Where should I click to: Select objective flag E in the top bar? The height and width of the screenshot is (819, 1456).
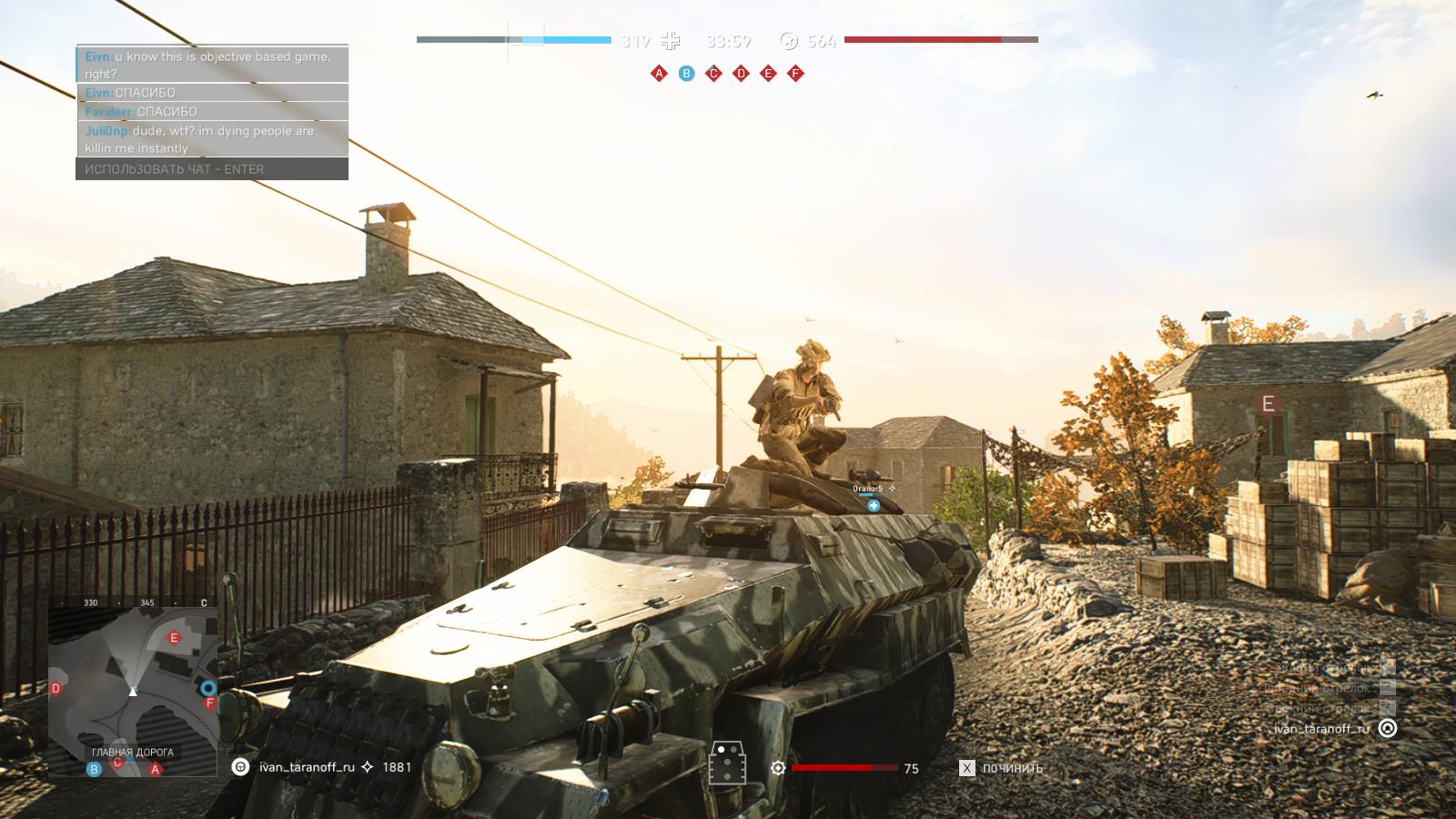click(x=769, y=74)
